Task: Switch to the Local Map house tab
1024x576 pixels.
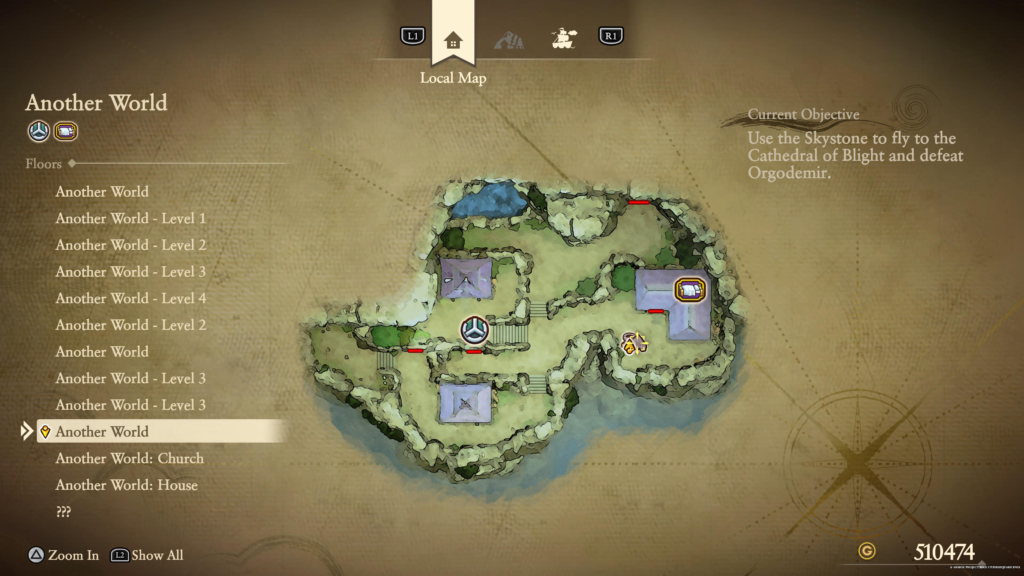Action: [x=453, y=40]
